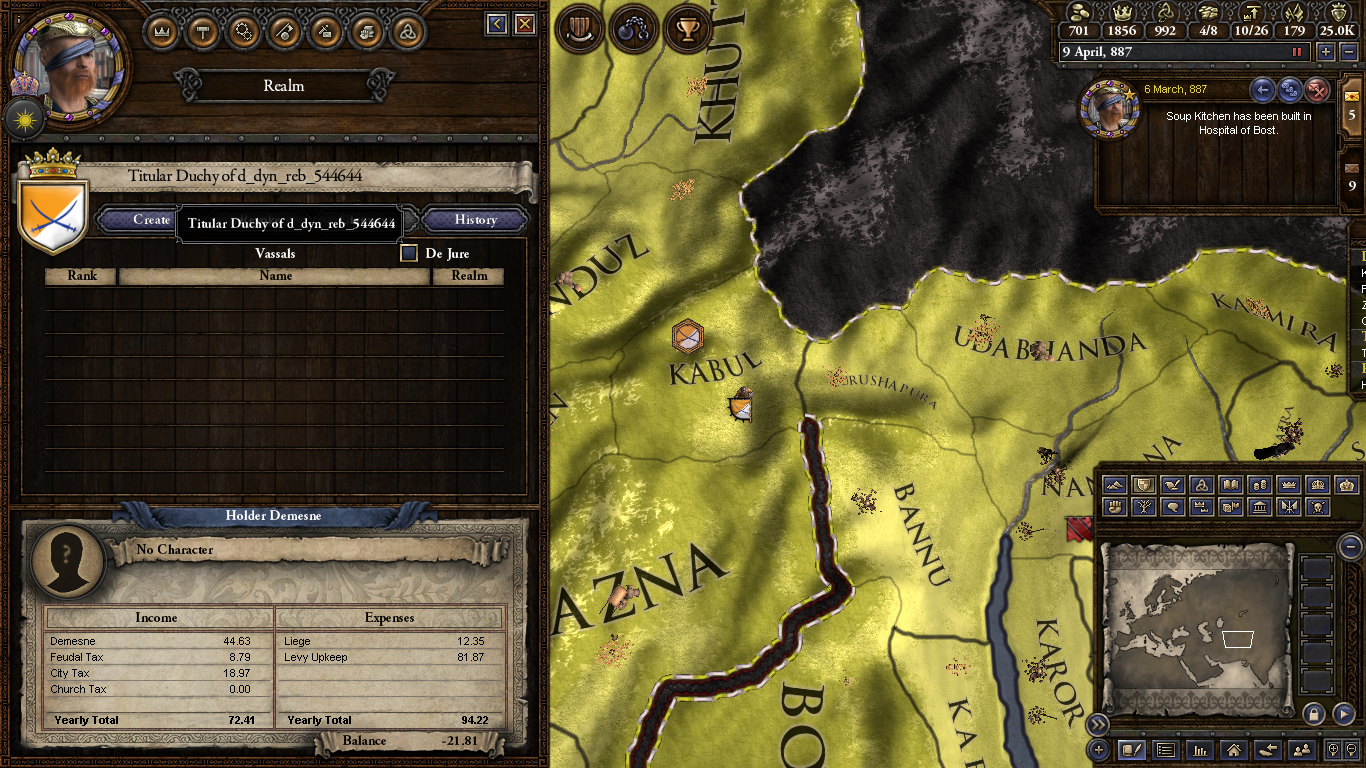Open the Council screen via gears icon
Viewport: 1366px width, 768px height.
tap(242, 31)
